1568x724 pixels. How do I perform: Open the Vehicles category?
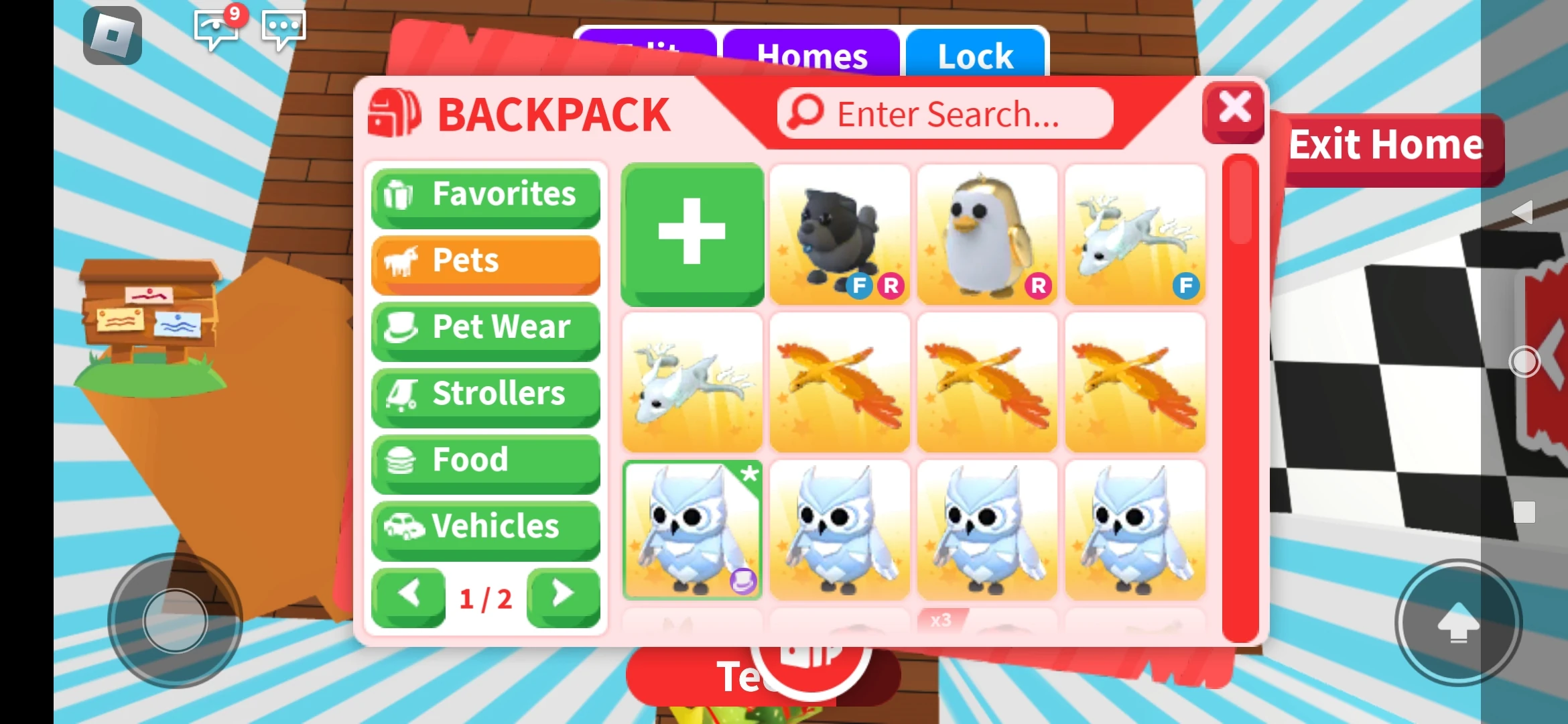pyautogui.click(x=484, y=526)
